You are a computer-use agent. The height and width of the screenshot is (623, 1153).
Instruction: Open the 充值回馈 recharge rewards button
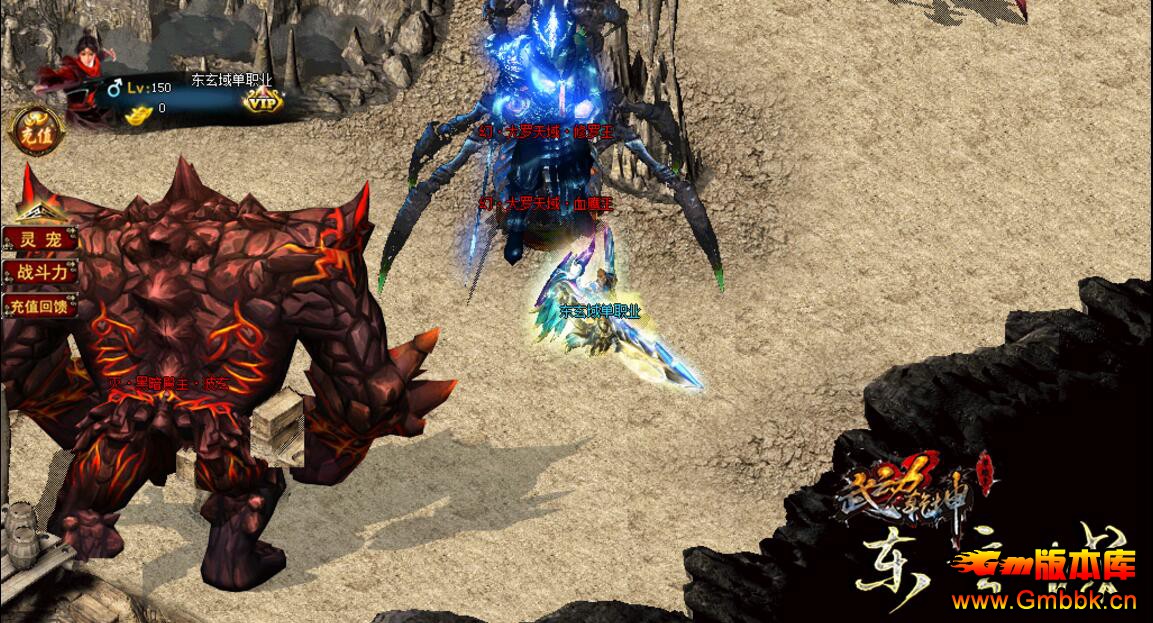pyautogui.click(x=40, y=306)
